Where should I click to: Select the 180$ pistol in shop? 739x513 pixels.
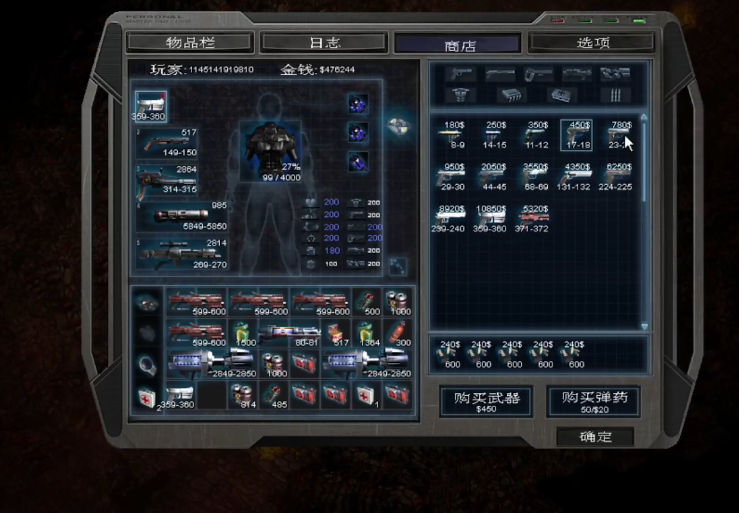tap(454, 136)
